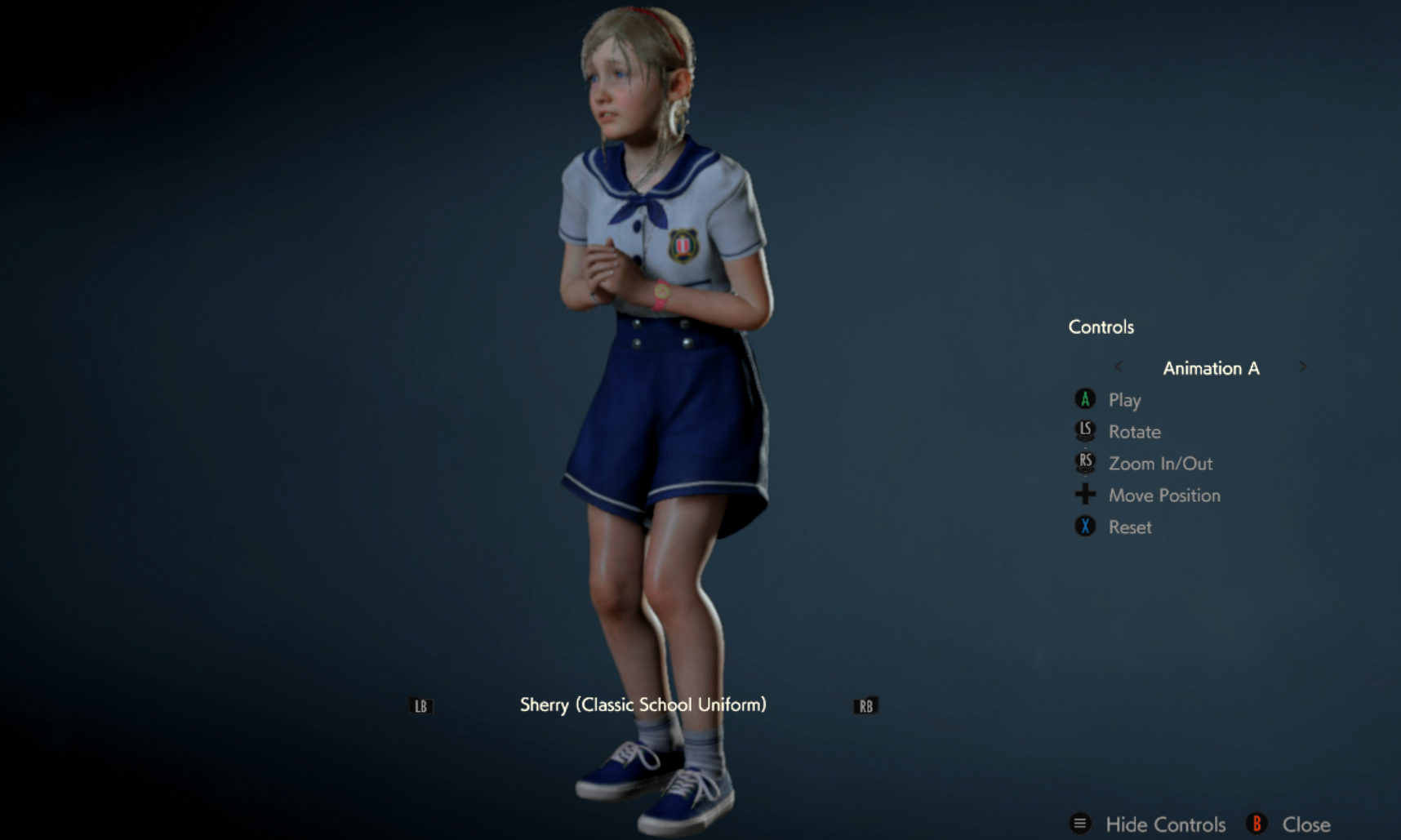Click the hamburger icon beside Hide Controls
Image resolution: width=1401 pixels, height=840 pixels.
coord(1079,824)
